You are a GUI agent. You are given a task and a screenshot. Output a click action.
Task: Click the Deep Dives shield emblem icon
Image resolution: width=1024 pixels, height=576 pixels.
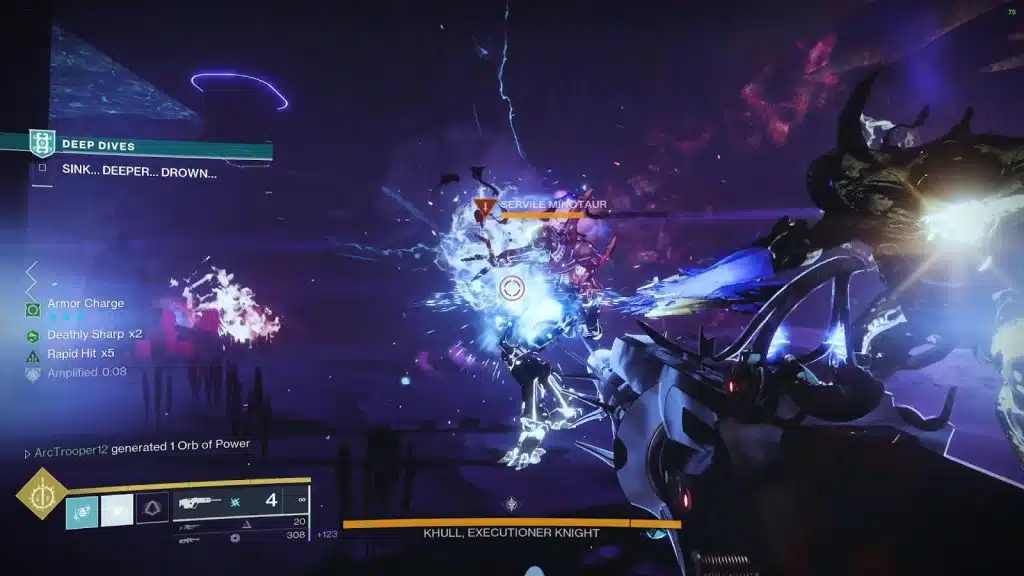point(42,144)
